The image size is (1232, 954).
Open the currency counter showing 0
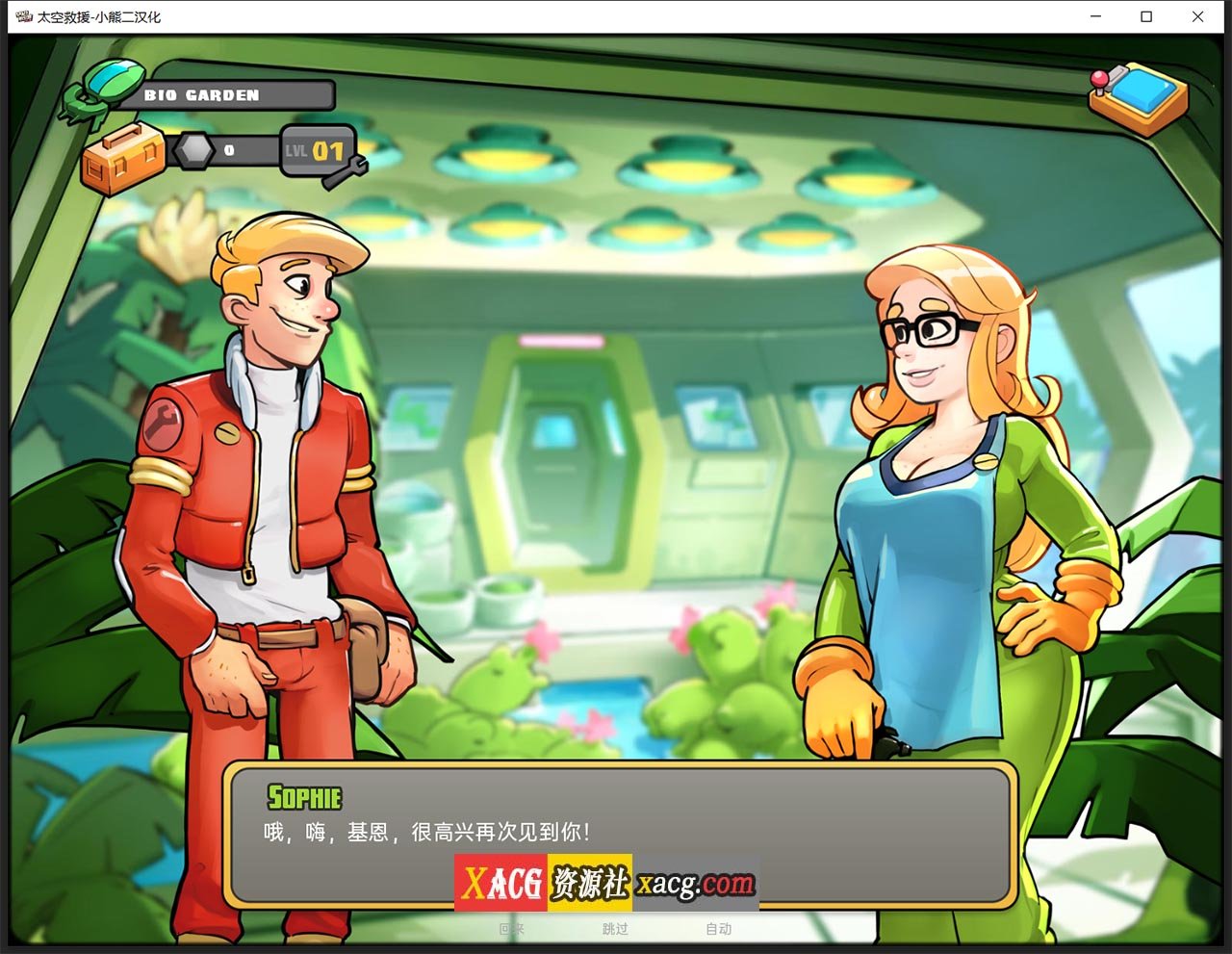[229, 149]
